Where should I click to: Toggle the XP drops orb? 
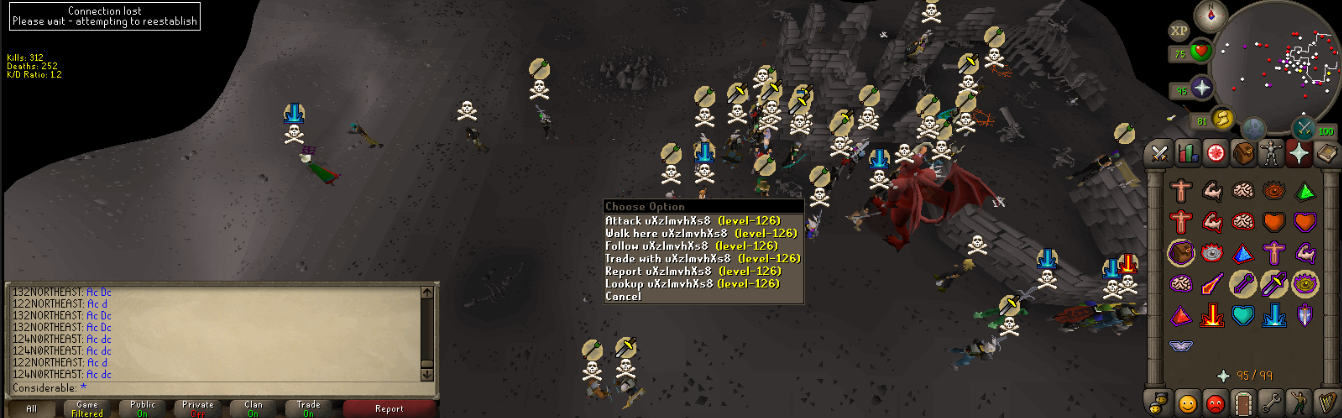(x=1179, y=30)
